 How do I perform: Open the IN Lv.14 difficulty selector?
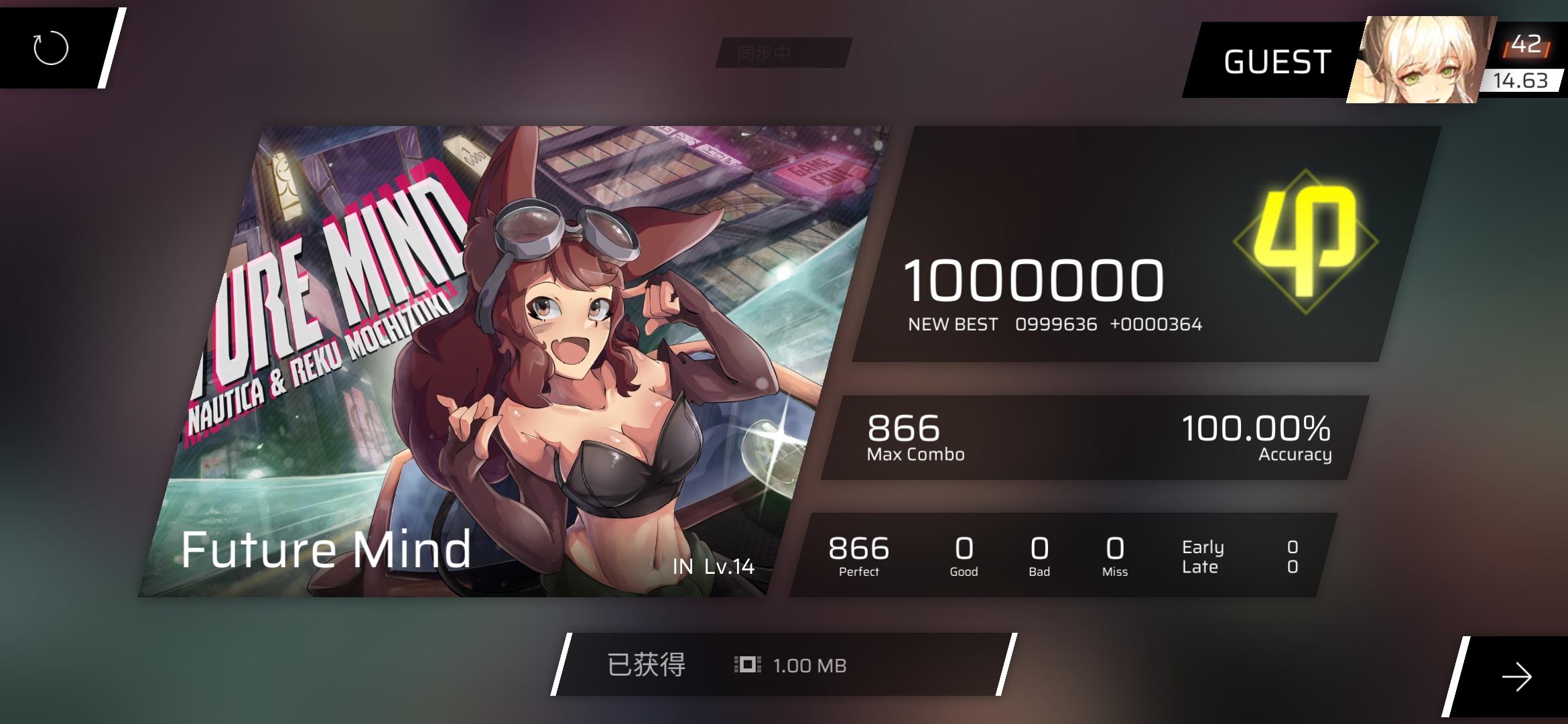pyautogui.click(x=712, y=568)
